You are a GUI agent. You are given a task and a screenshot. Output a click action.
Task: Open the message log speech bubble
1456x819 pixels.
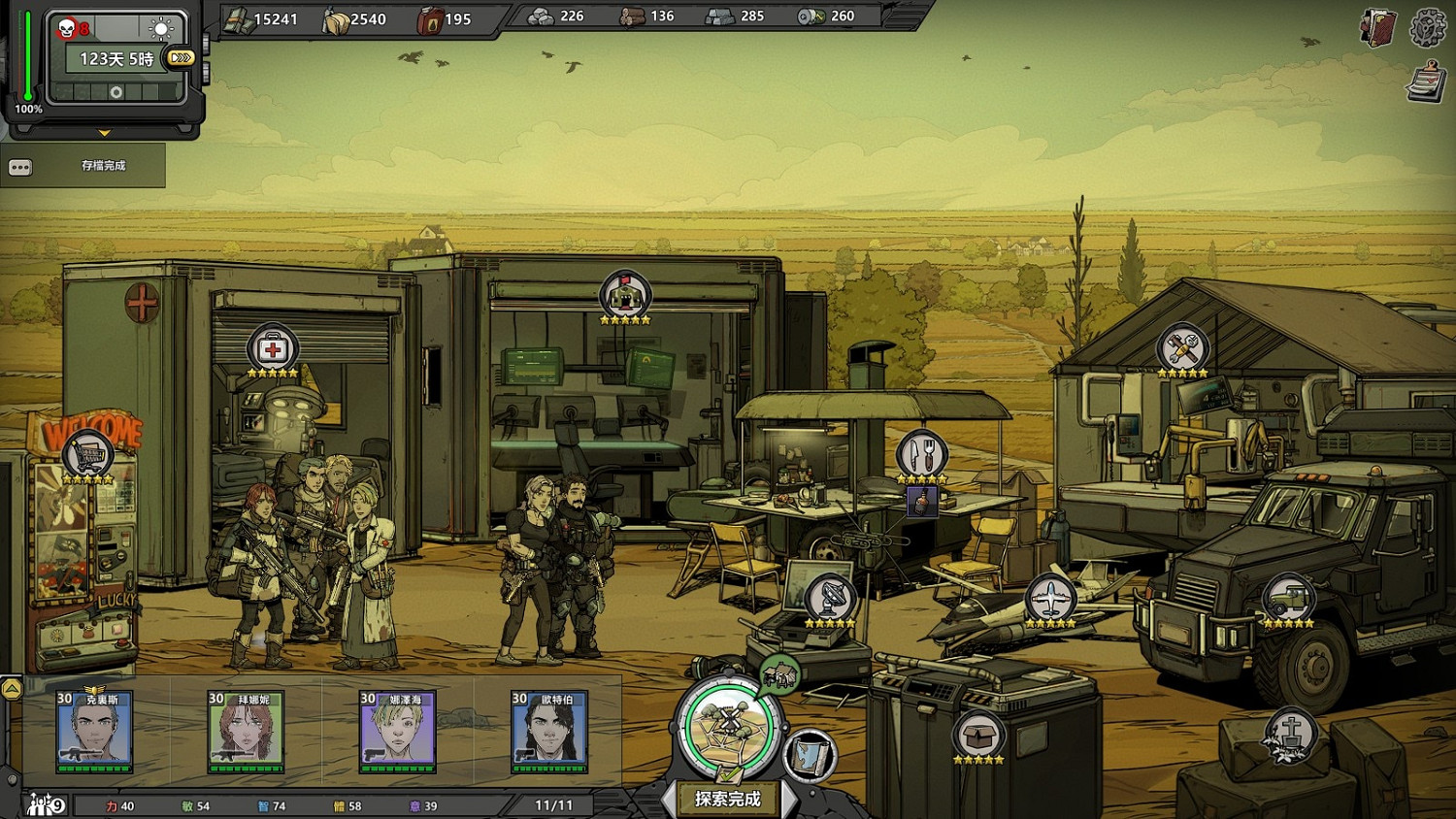20,167
